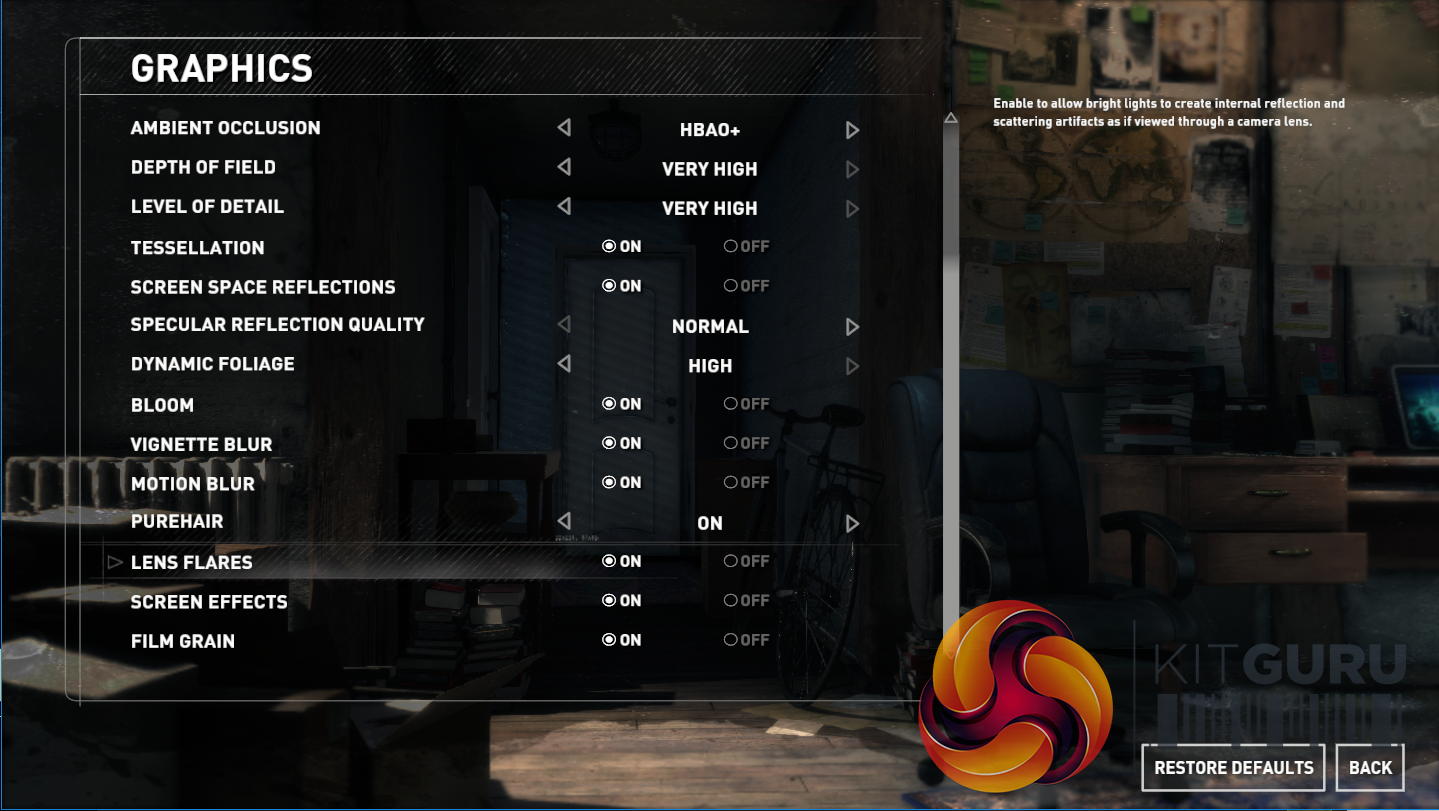Click the scrollbar's up arrow
This screenshot has height=811, width=1439.
951,119
